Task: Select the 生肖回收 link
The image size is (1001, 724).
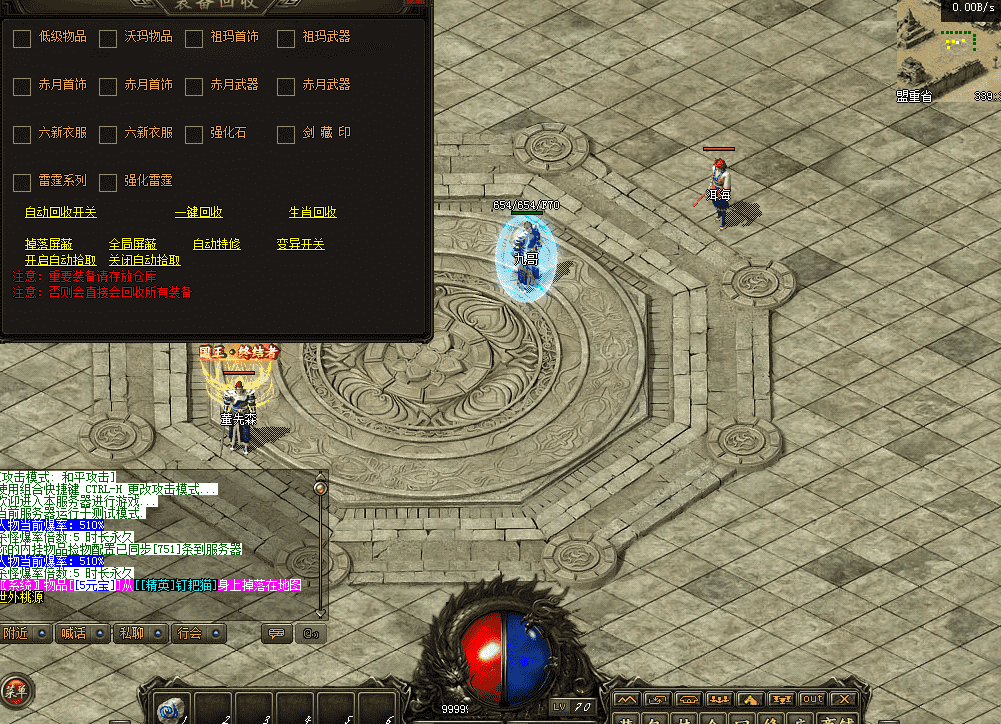Action: (x=312, y=213)
